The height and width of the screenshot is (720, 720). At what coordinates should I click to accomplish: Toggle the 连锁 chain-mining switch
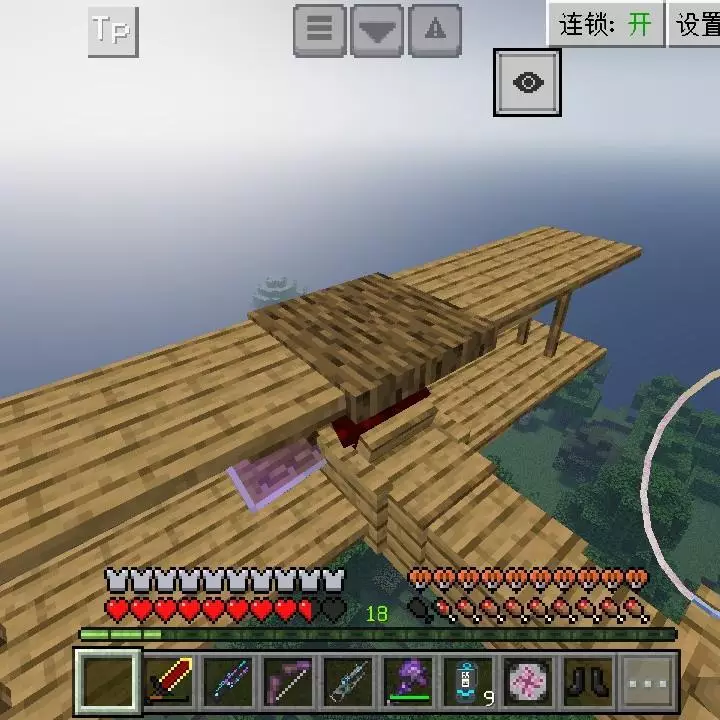[x=606, y=24]
